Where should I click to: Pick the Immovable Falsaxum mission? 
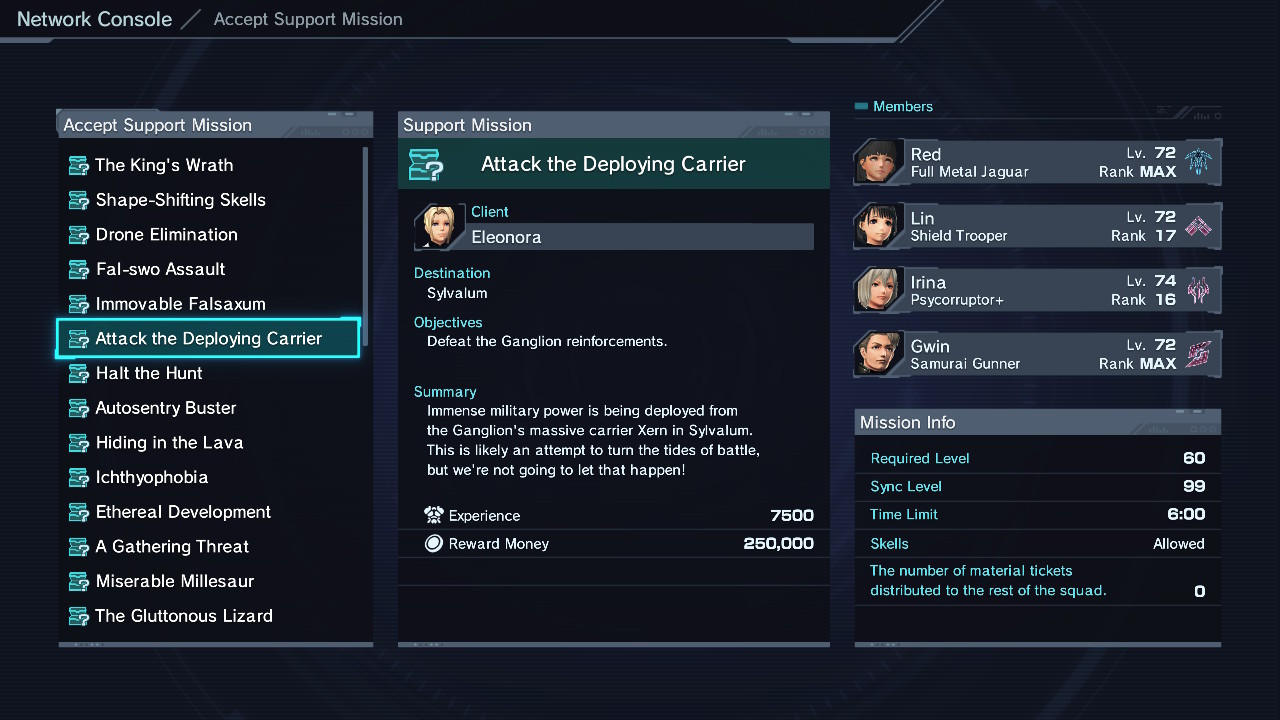(x=180, y=304)
